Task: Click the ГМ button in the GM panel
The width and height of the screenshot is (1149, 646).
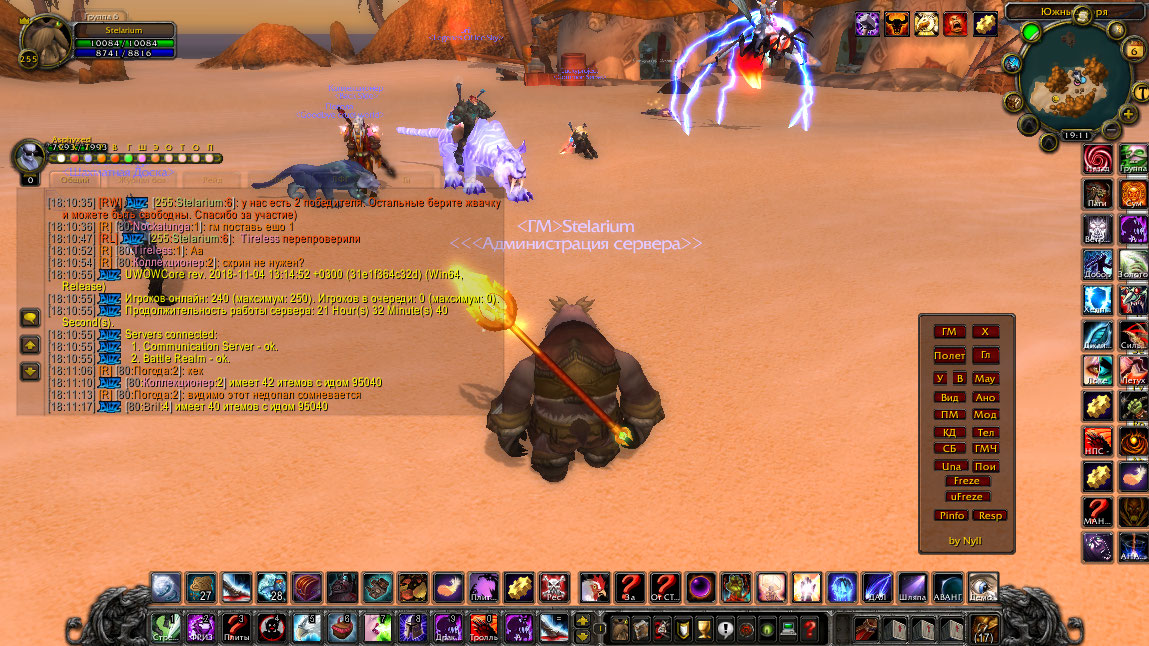Action: [x=949, y=332]
